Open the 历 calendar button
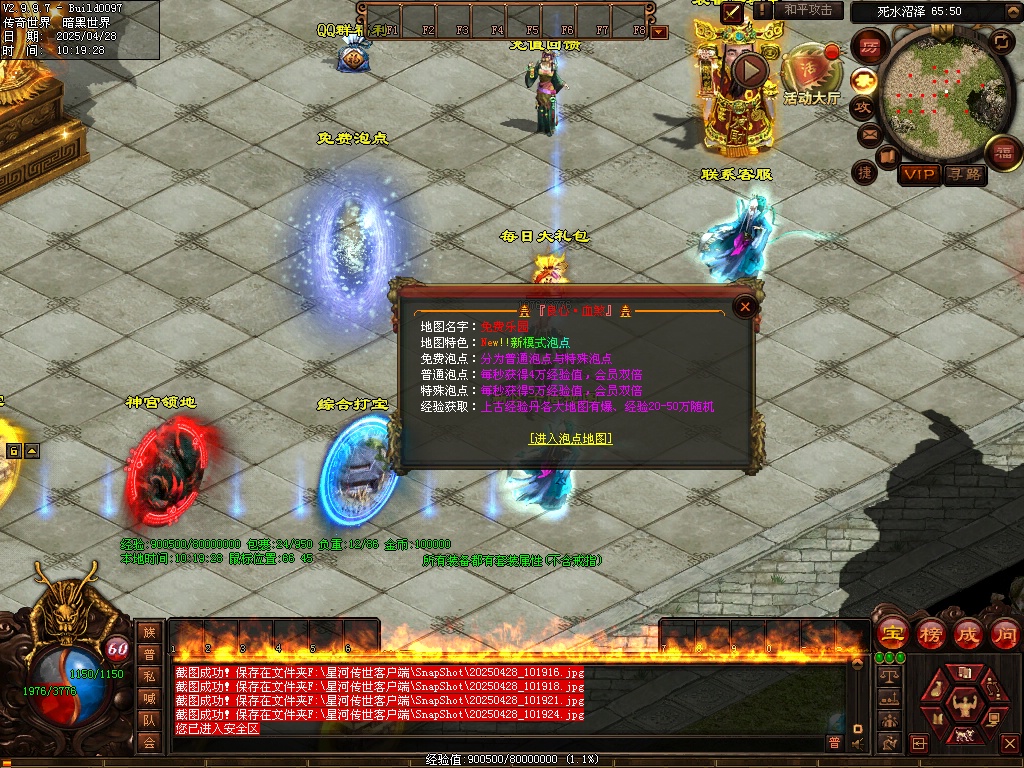 pyautogui.click(x=871, y=46)
